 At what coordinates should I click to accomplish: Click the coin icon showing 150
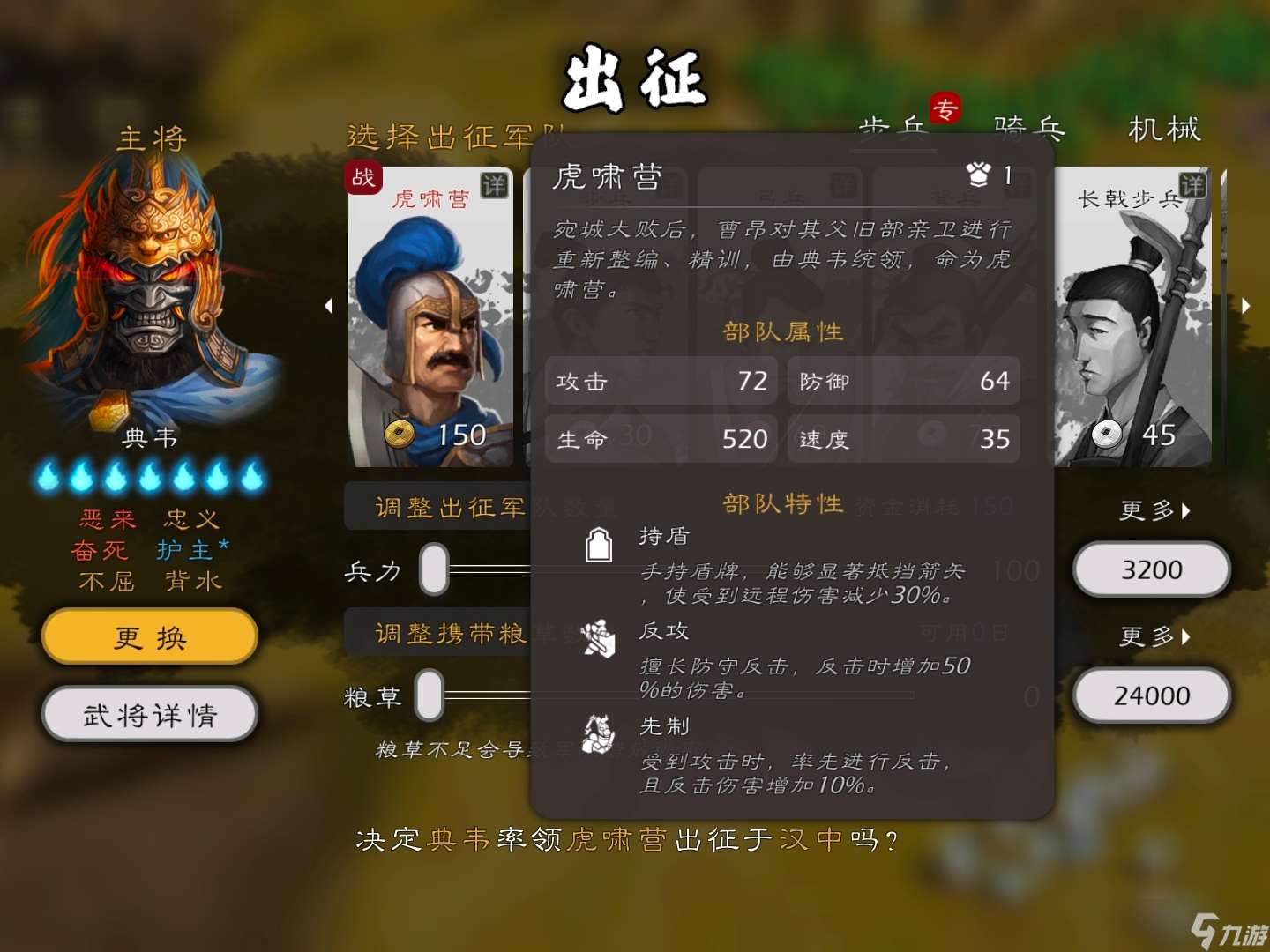pos(402,434)
